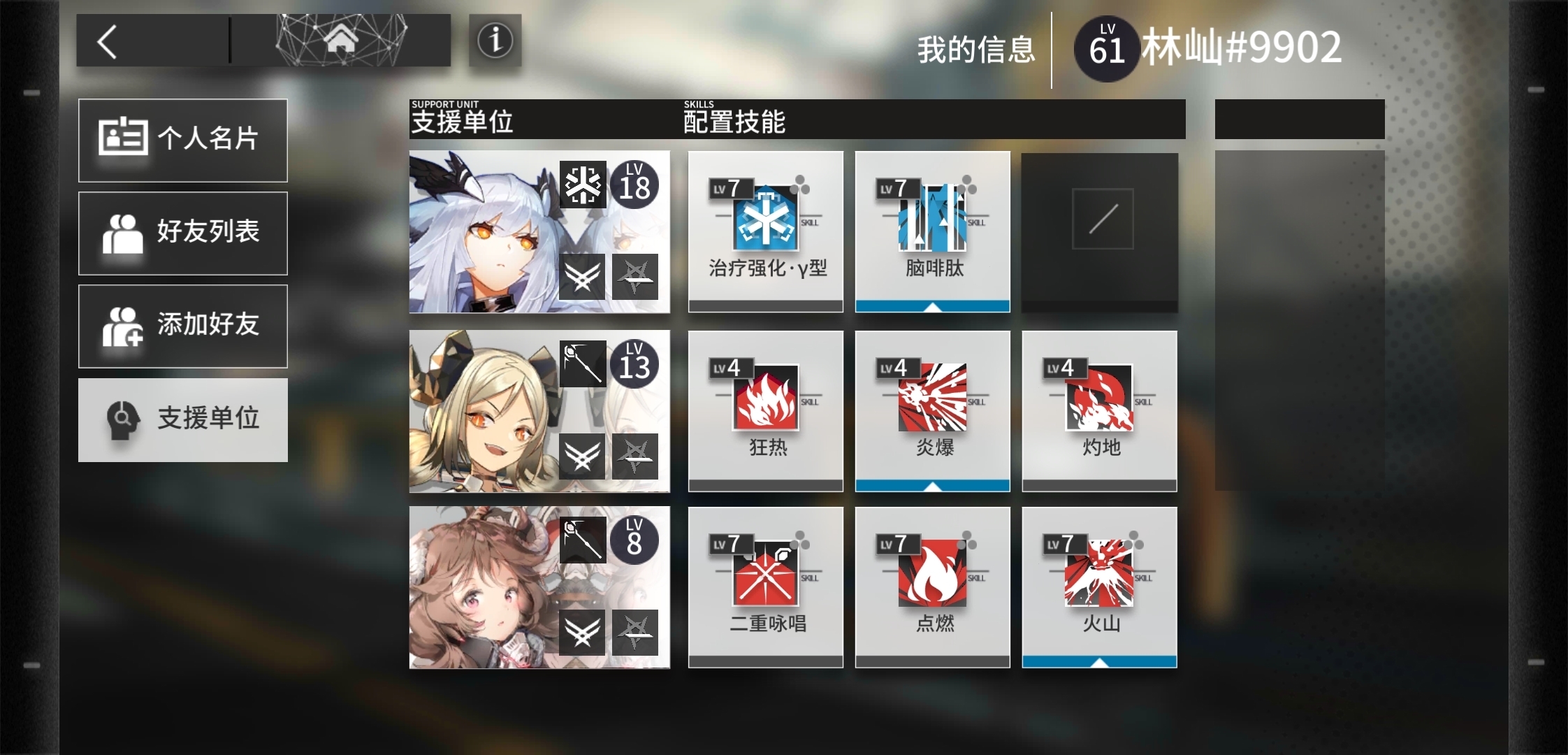
Task: Open 我的信息 player profile
Action: (975, 50)
